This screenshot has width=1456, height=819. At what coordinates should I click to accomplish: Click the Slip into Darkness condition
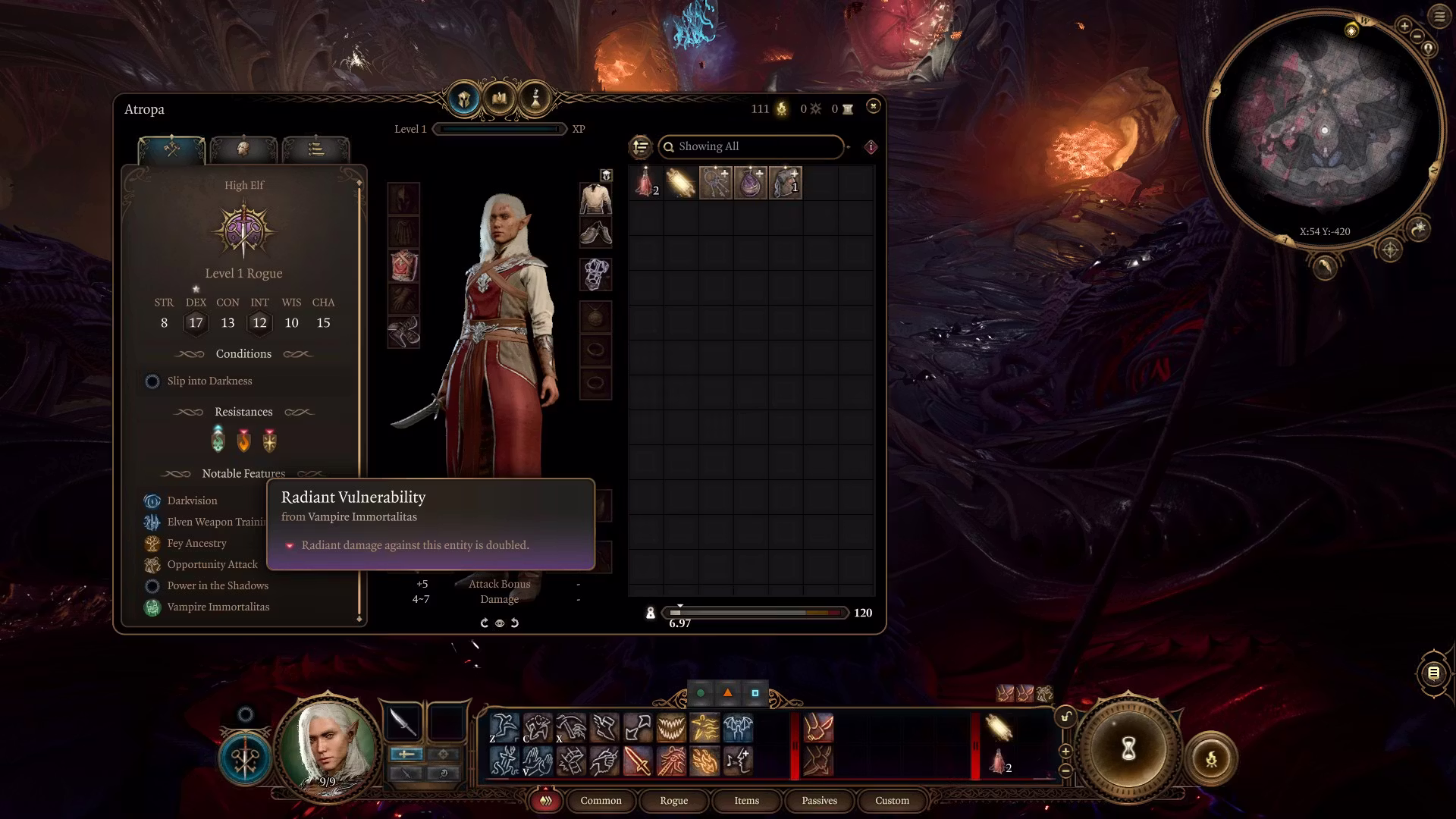tap(209, 381)
